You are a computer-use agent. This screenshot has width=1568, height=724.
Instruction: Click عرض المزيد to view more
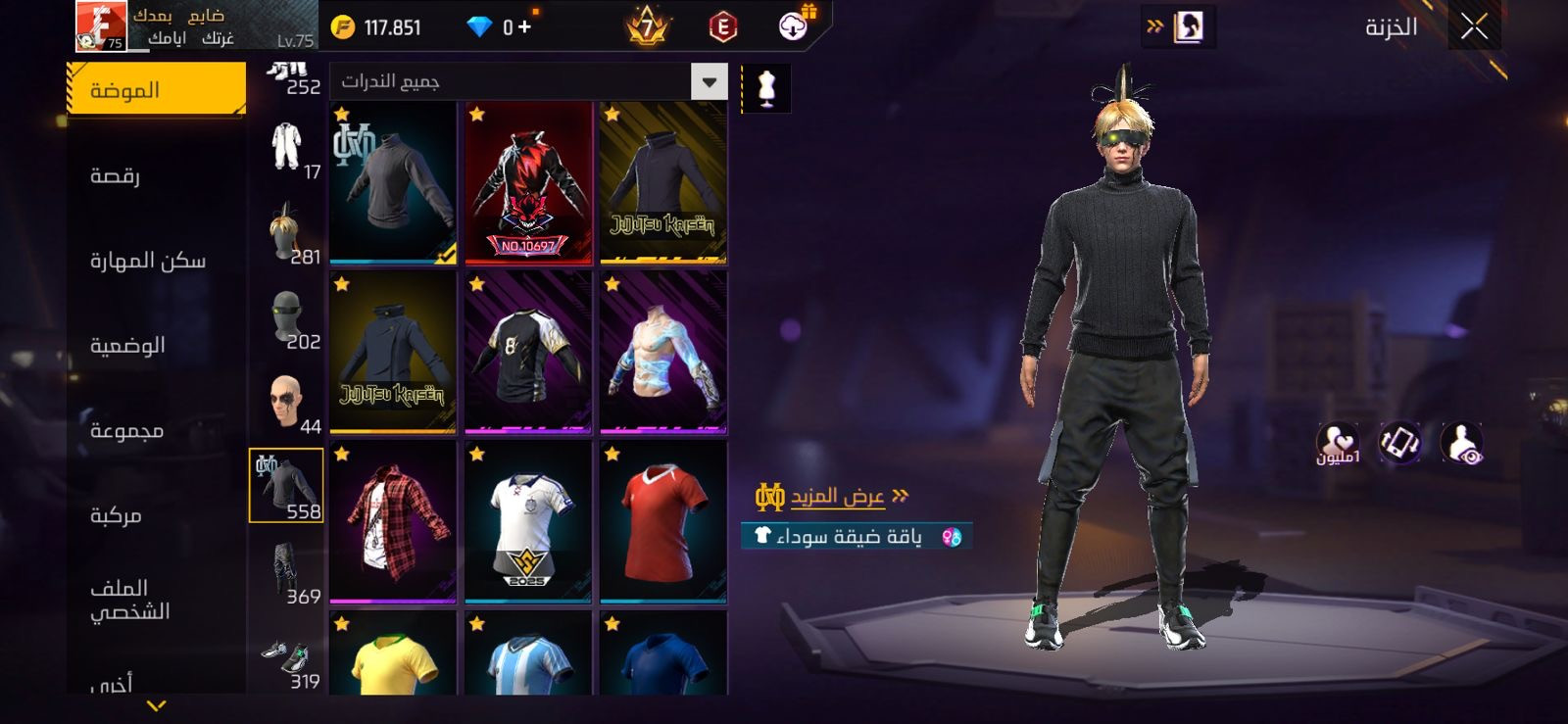pyautogui.click(x=838, y=497)
